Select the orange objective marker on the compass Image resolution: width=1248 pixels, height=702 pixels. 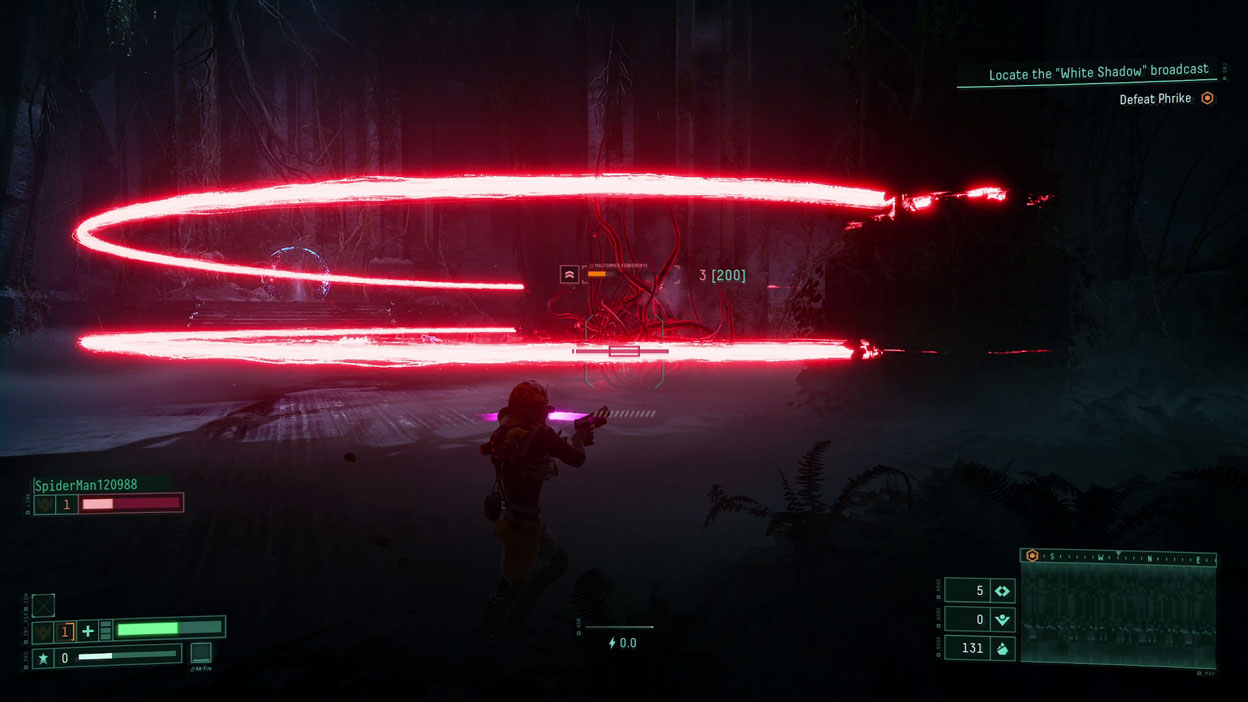point(1032,556)
